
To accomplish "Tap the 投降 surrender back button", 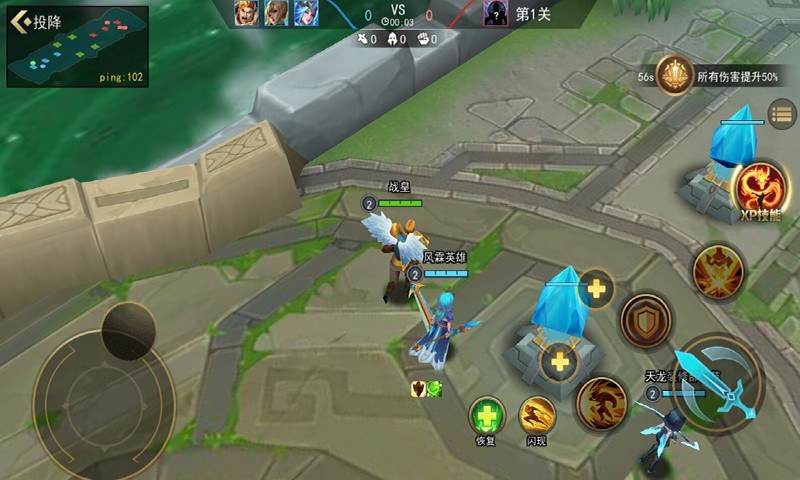I will tap(36, 22).
